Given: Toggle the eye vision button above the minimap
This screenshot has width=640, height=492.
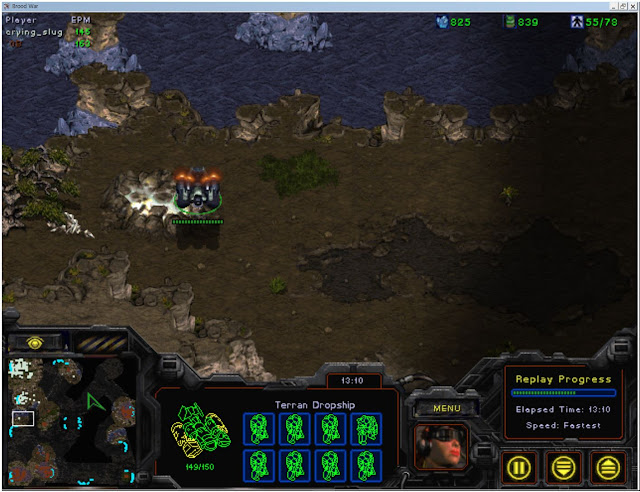Looking at the screenshot, I should pos(34,342).
